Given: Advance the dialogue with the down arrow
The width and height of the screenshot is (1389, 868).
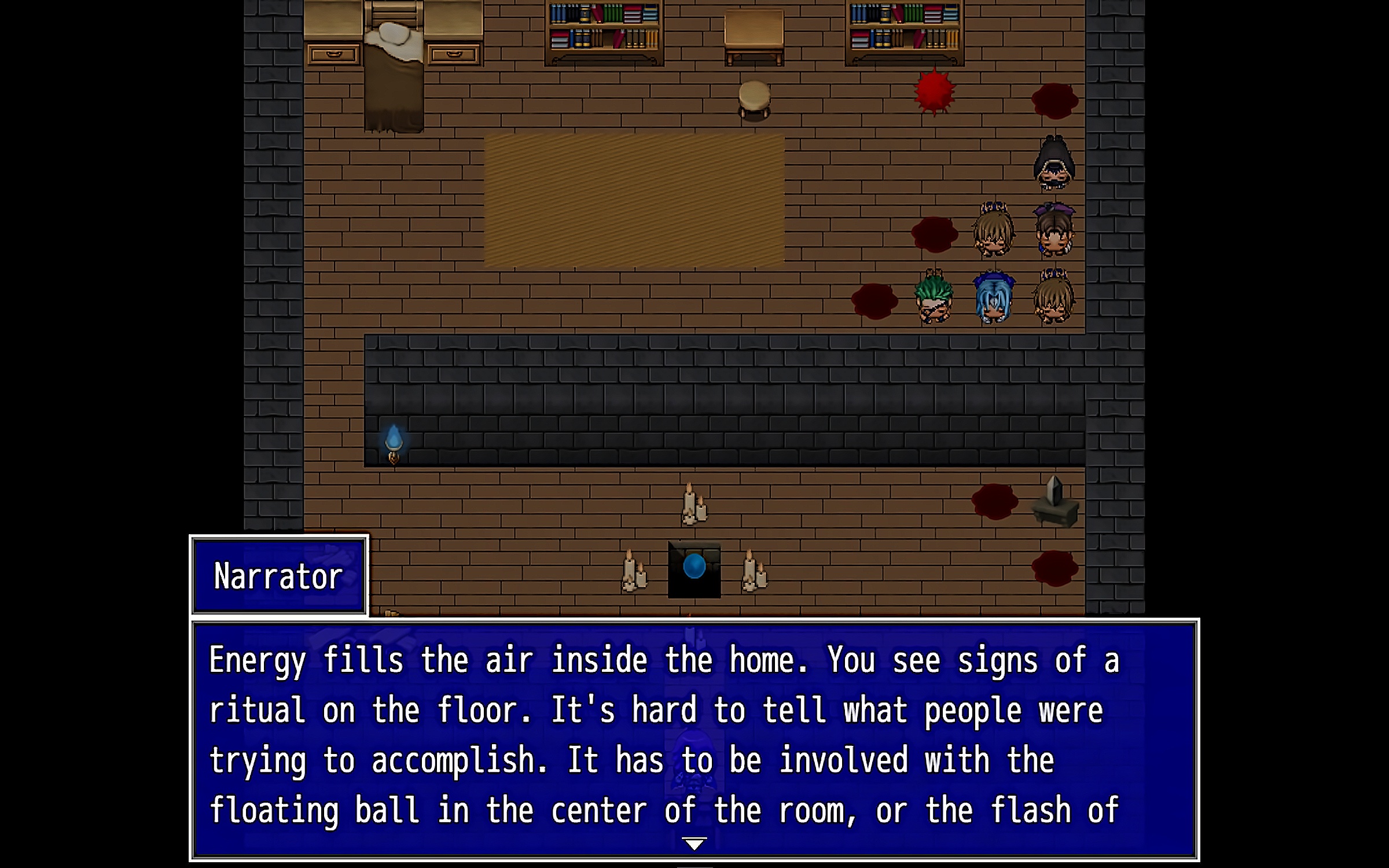Looking at the screenshot, I should click(x=694, y=843).
